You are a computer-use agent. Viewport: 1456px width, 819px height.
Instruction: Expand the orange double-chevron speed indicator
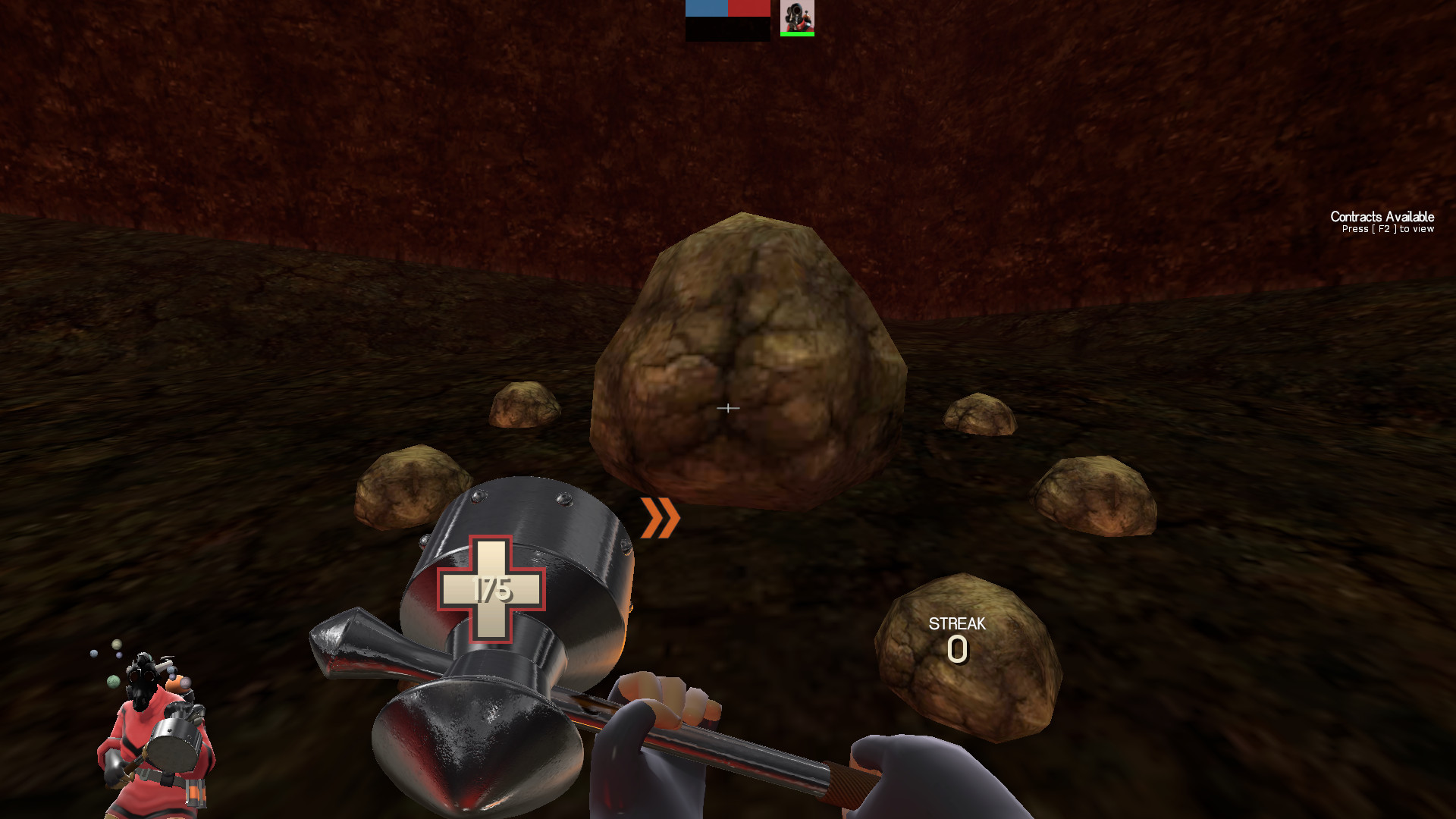[x=659, y=519]
